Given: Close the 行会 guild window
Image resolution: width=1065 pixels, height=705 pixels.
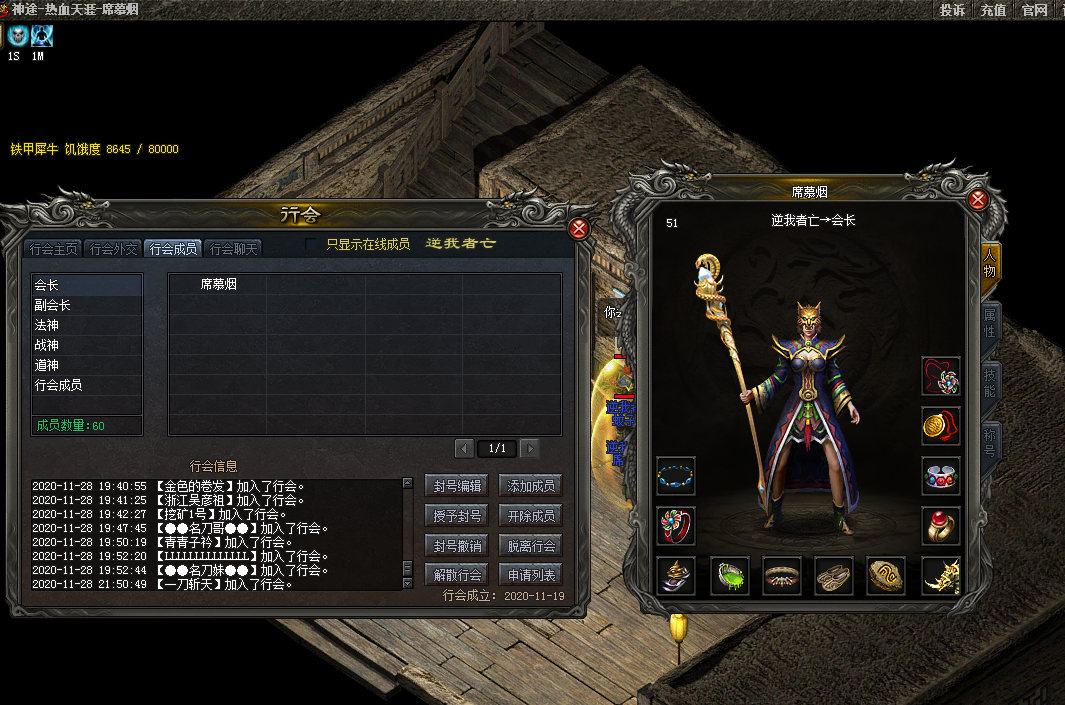Looking at the screenshot, I should click(x=578, y=228).
